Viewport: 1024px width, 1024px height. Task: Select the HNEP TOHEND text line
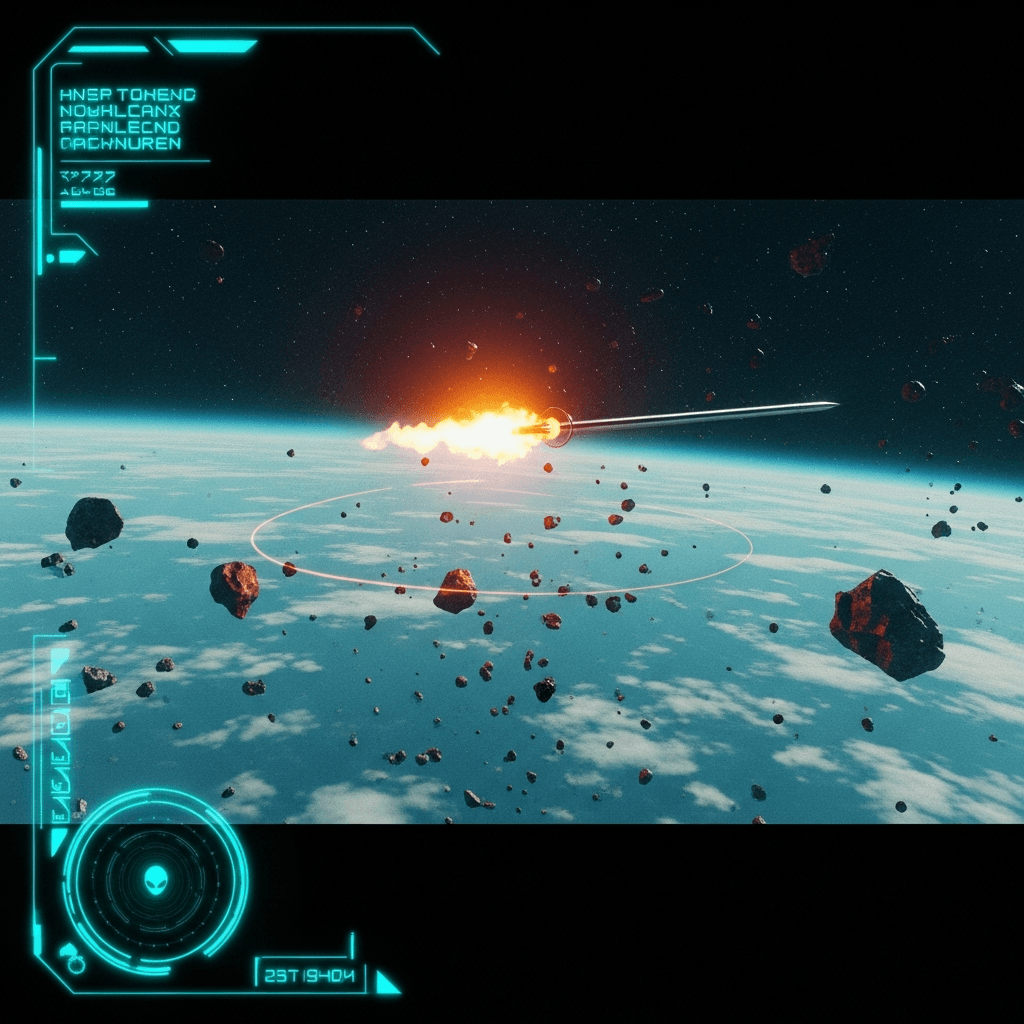128,95
